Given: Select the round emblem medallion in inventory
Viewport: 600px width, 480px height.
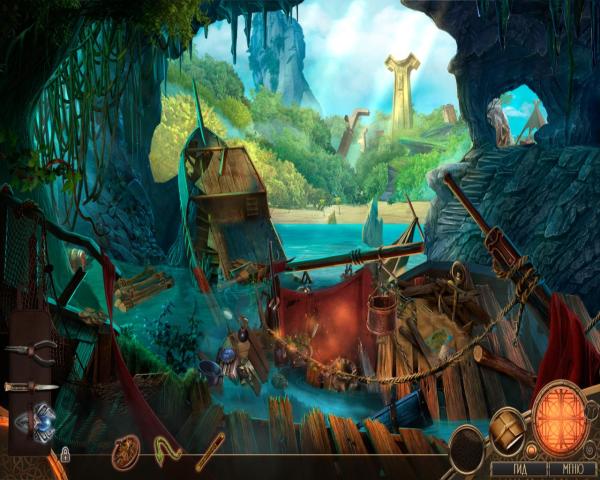Looking at the screenshot, I should pyautogui.click(x=125, y=452).
